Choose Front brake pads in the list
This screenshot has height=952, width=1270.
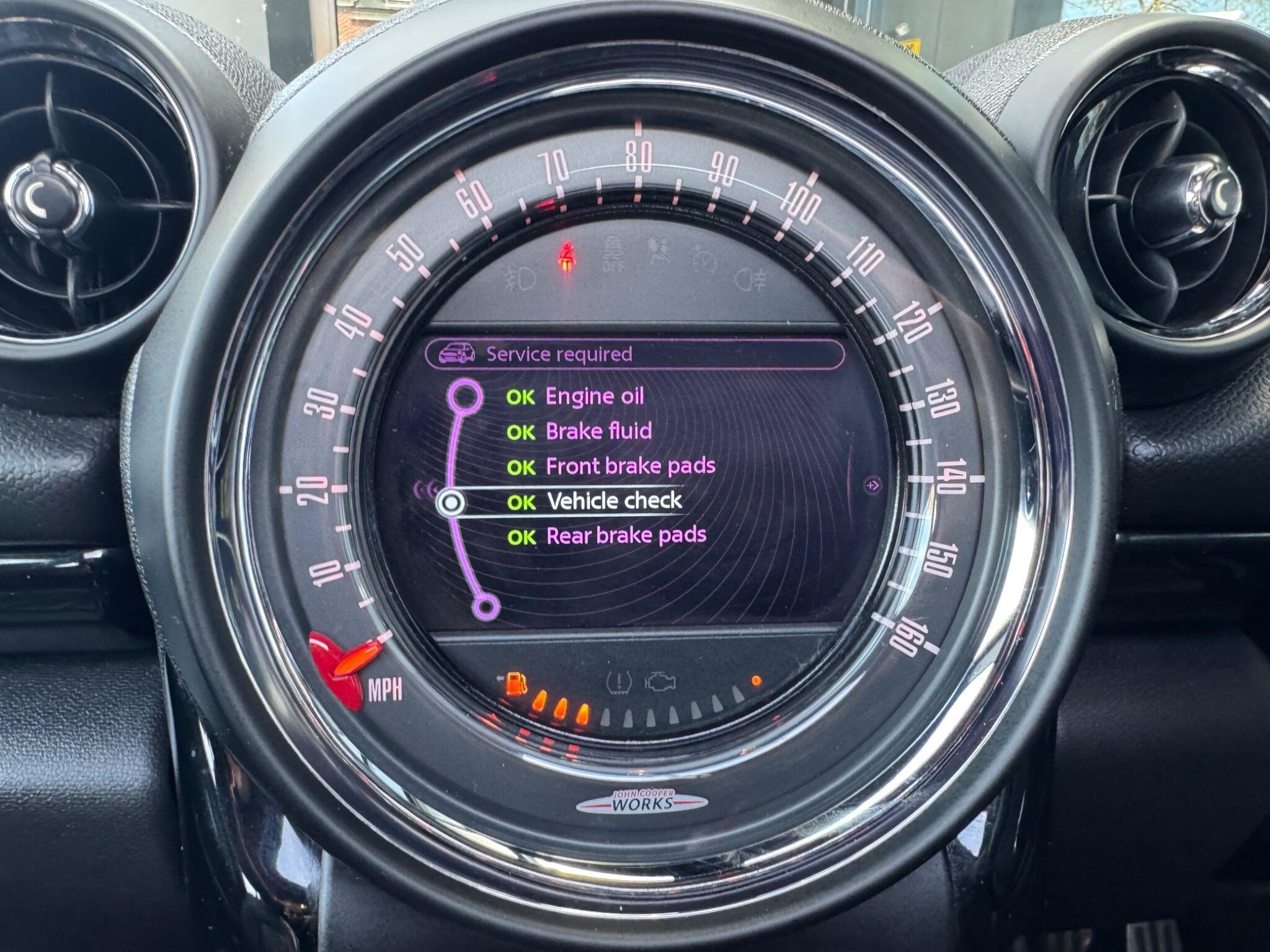tap(629, 466)
